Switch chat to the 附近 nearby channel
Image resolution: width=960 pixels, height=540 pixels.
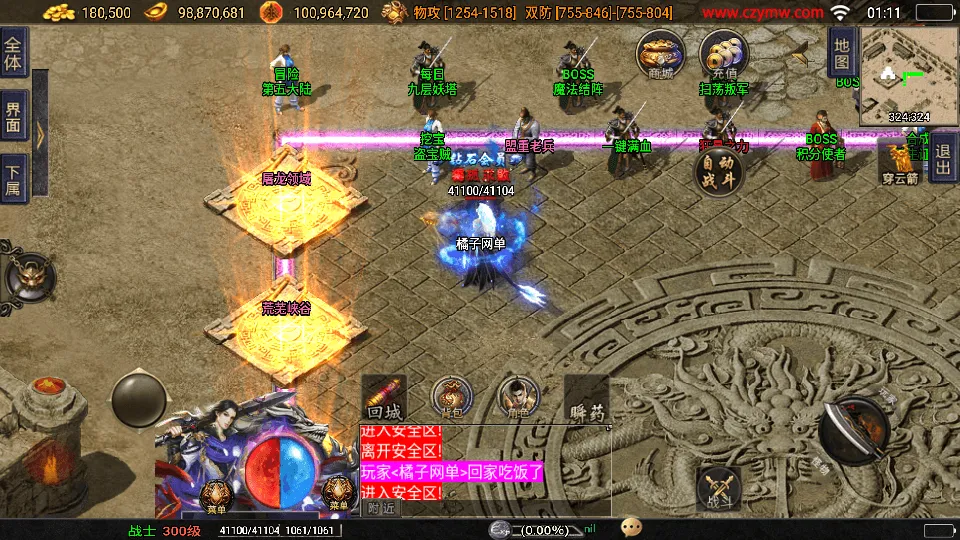pos(380,508)
